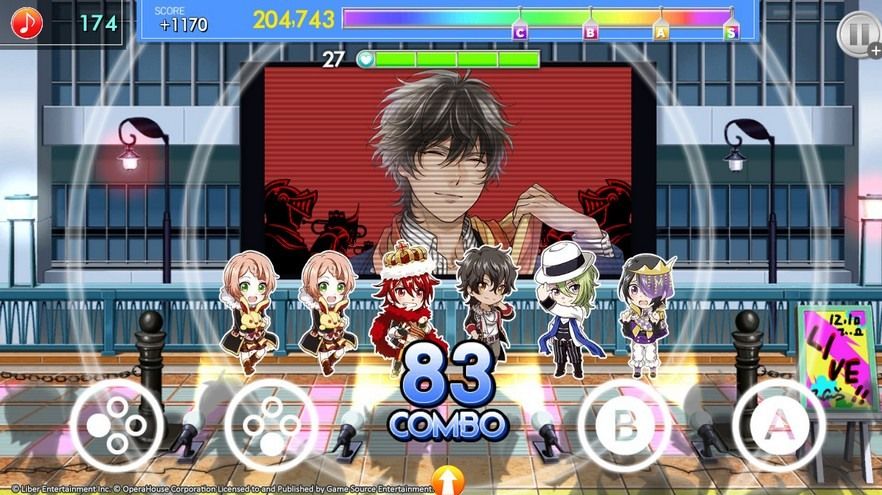Pause the live with the pause button
Screen dimensions: 882x495
856,32
